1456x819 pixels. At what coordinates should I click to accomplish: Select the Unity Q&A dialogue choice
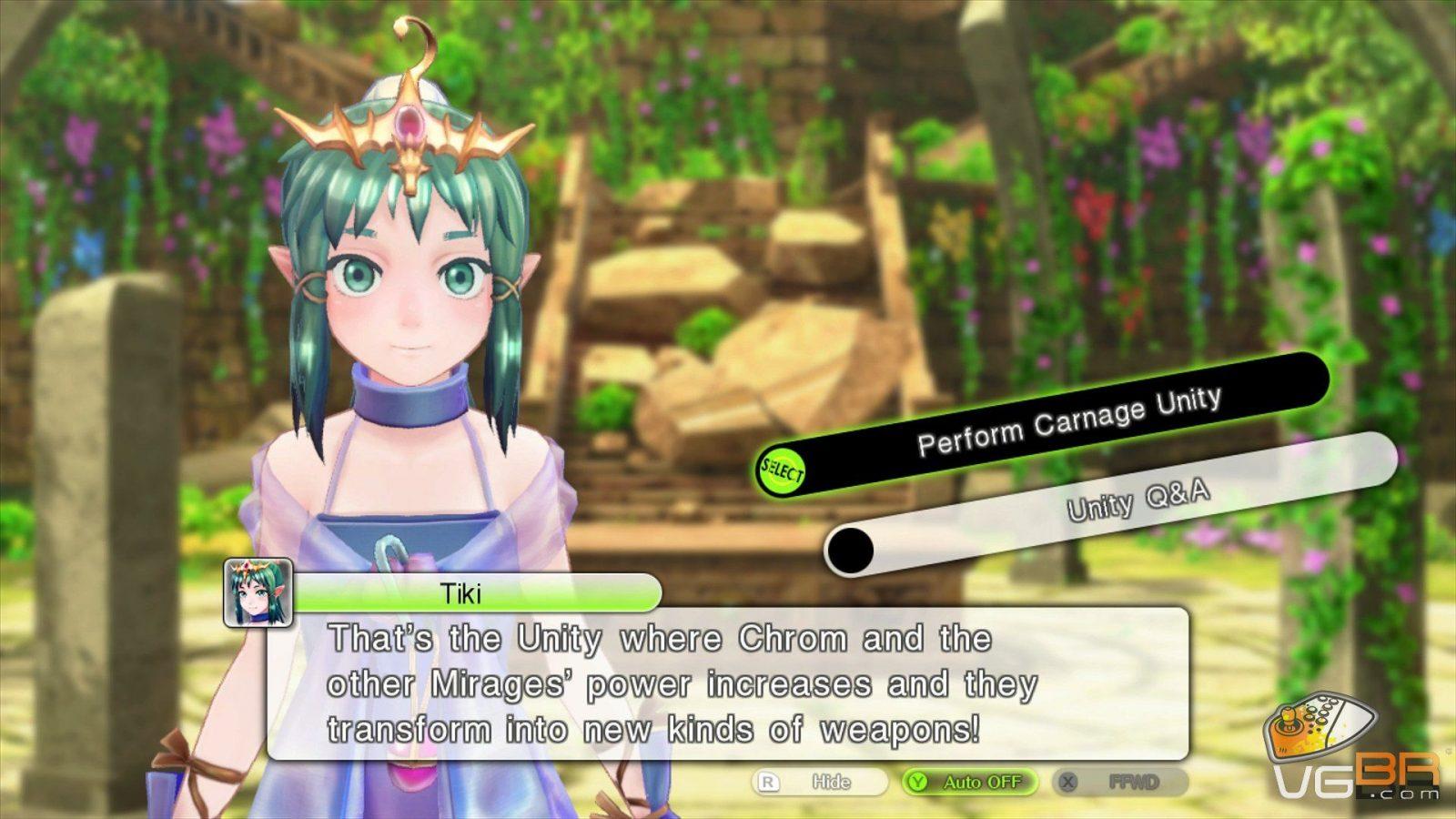tap(1137, 501)
